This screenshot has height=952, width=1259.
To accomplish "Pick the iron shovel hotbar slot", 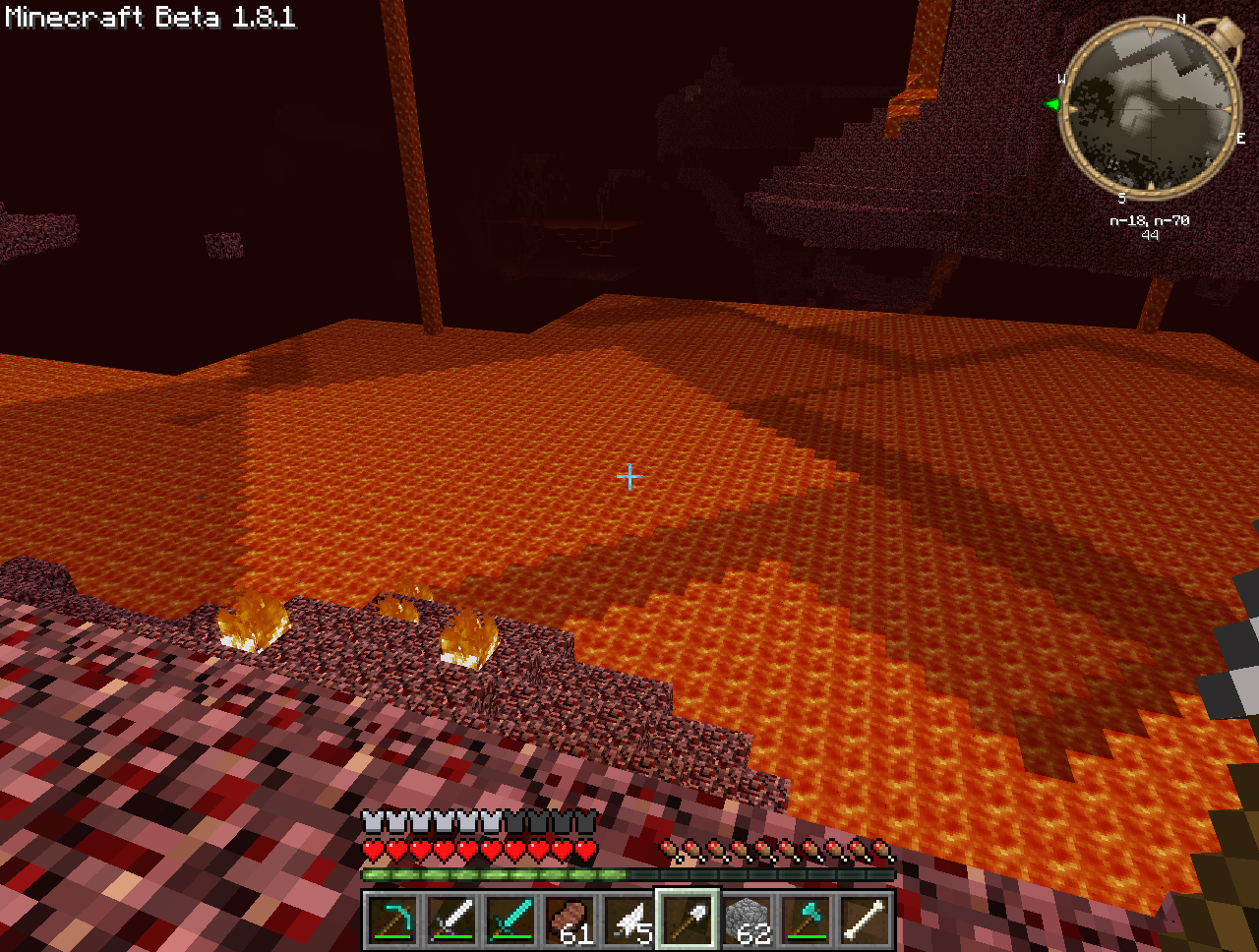I will coord(689,920).
